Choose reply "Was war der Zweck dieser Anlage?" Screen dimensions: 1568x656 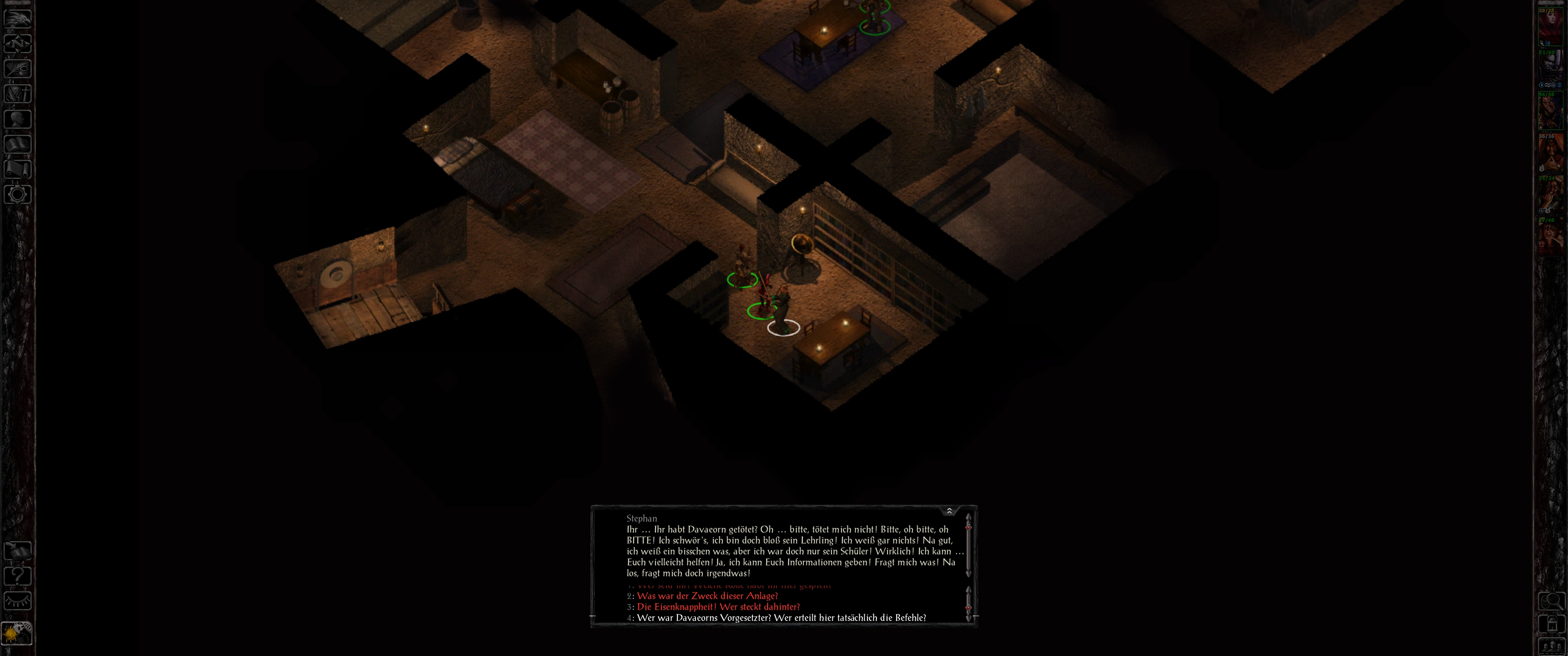707,596
